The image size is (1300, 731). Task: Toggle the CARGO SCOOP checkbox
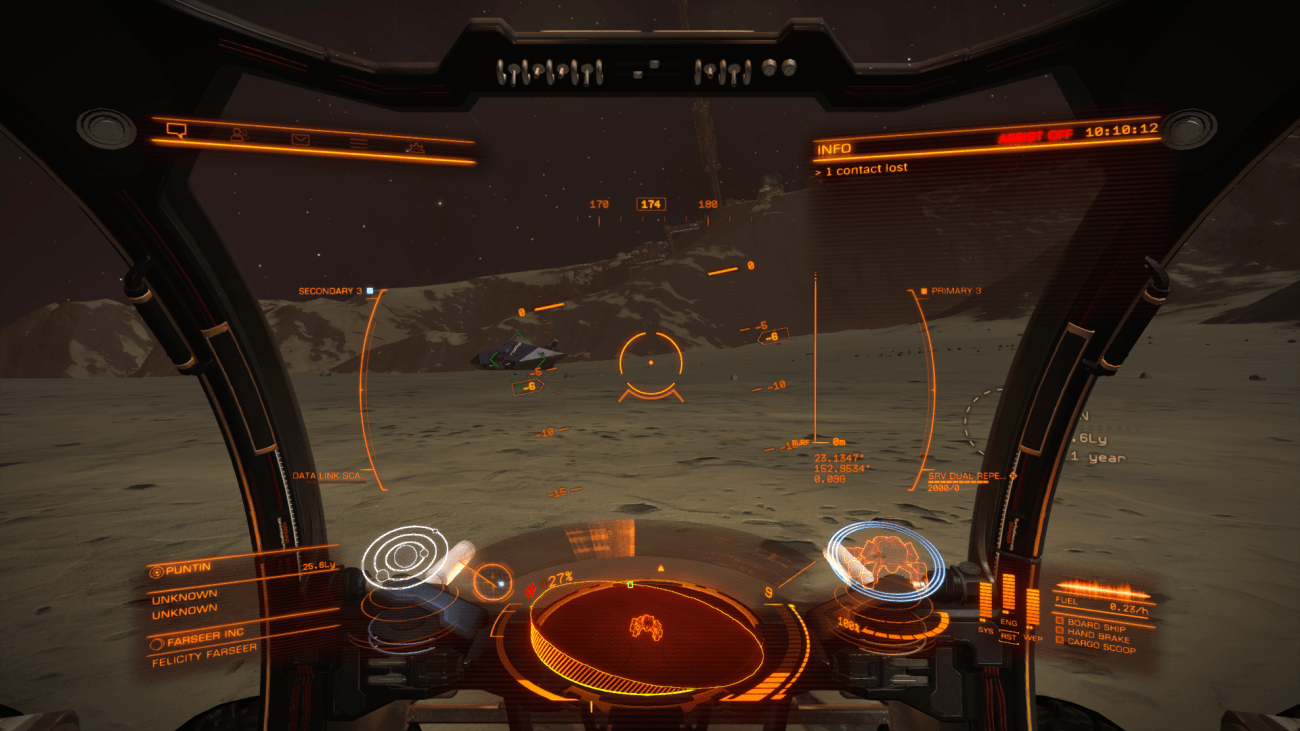coord(1060,640)
